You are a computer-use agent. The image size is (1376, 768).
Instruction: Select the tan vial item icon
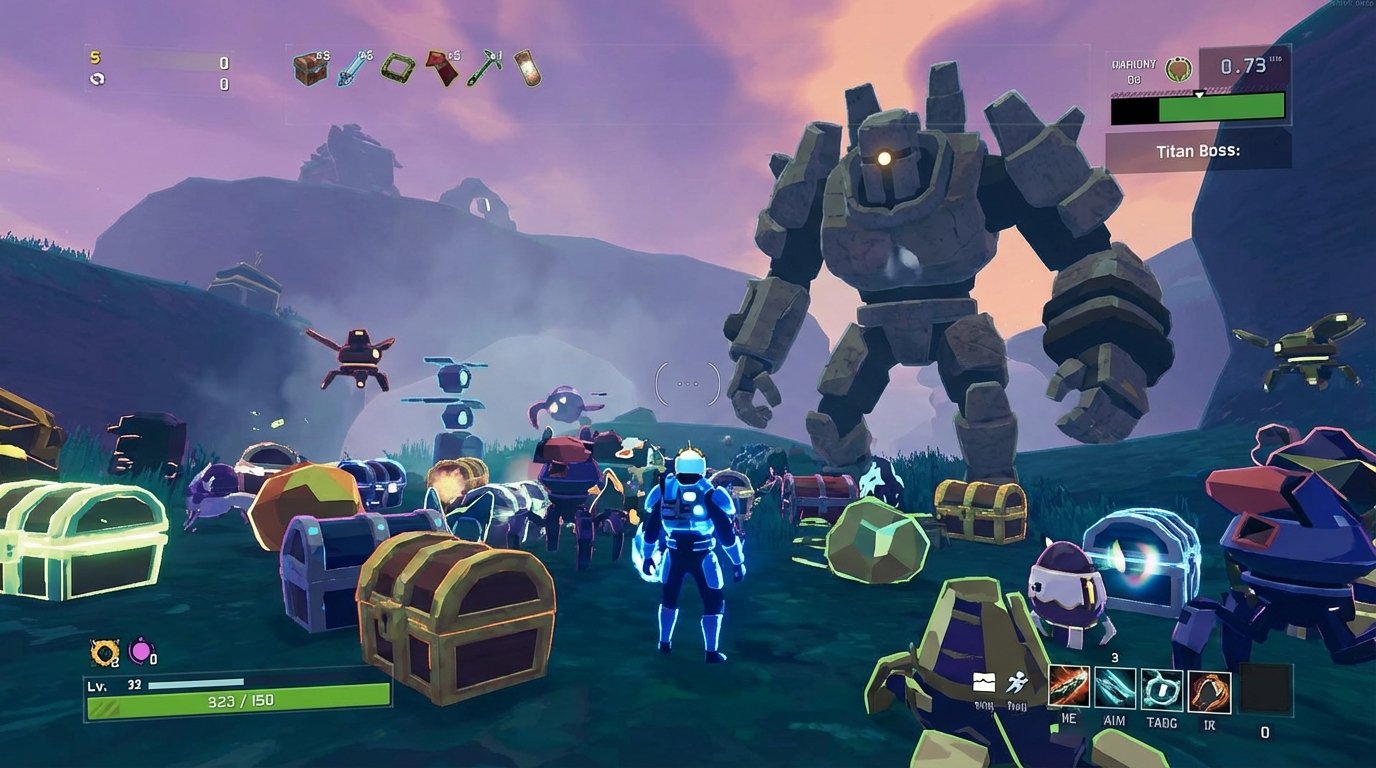(527, 68)
